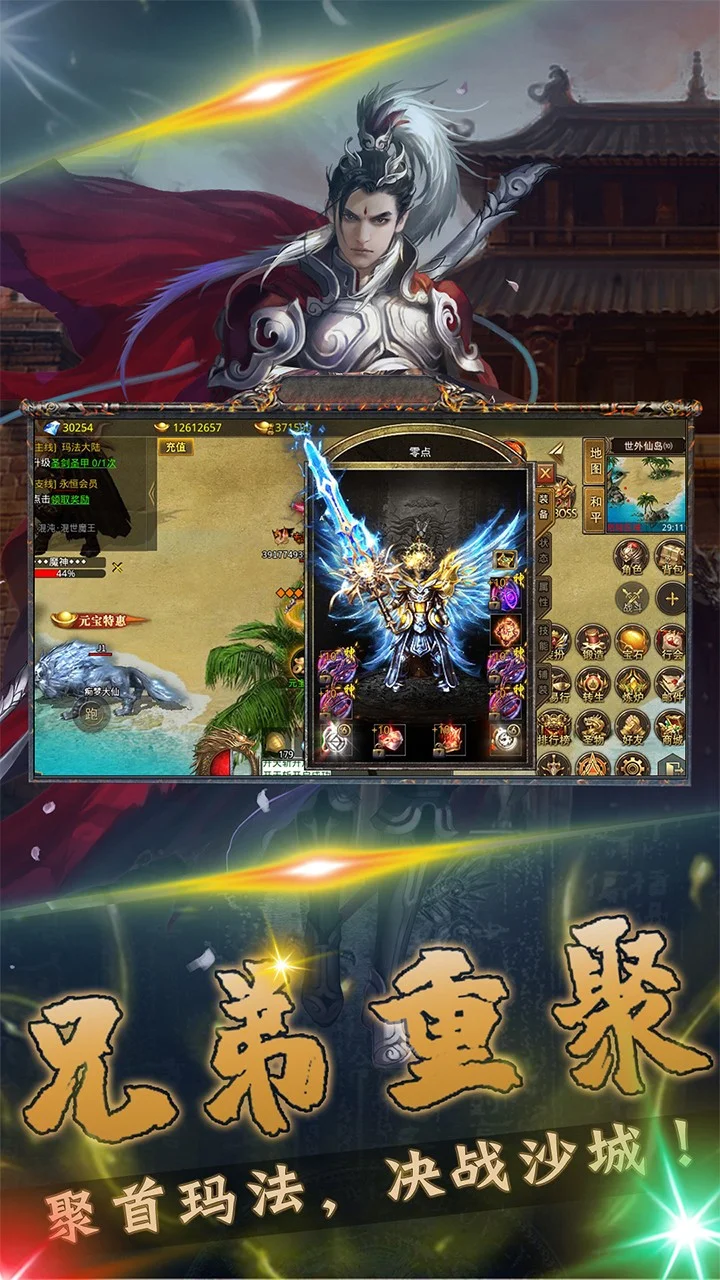Image resolution: width=720 pixels, height=1280 pixels.
Task: Open the 炼炉 furnace icon
Action: pos(631,685)
